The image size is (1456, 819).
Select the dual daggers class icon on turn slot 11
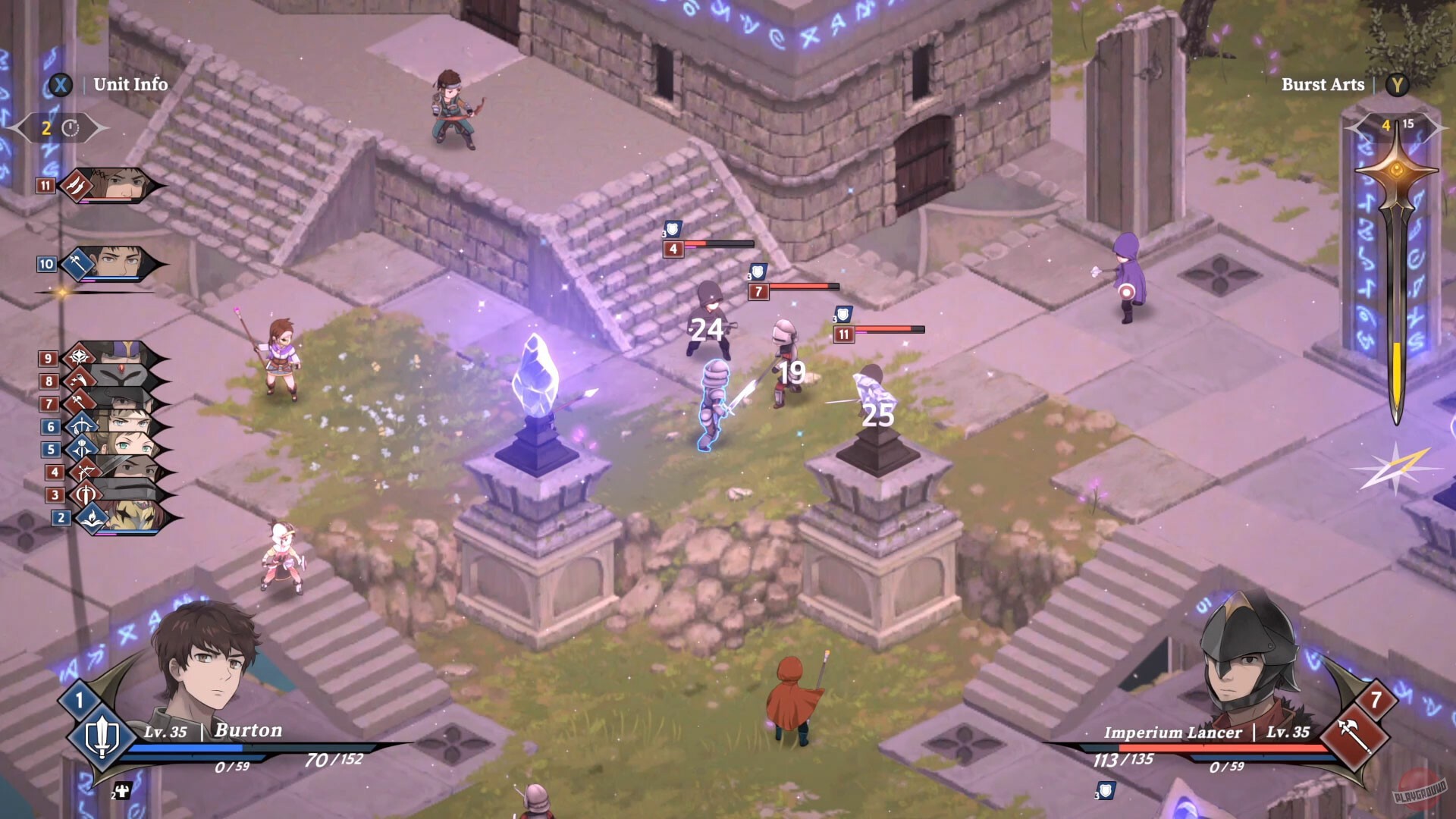tap(77, 186)
